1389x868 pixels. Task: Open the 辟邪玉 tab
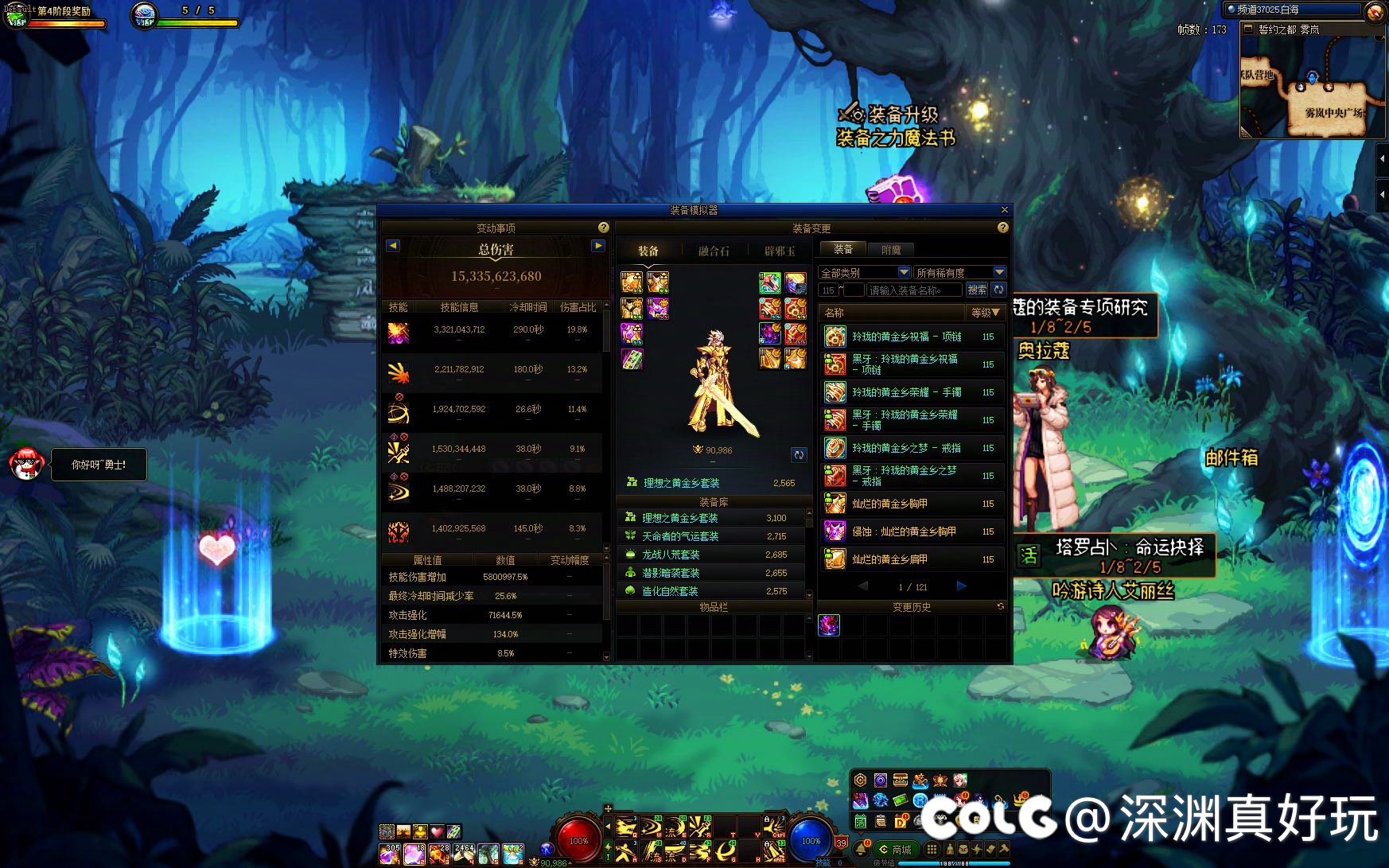780,251
